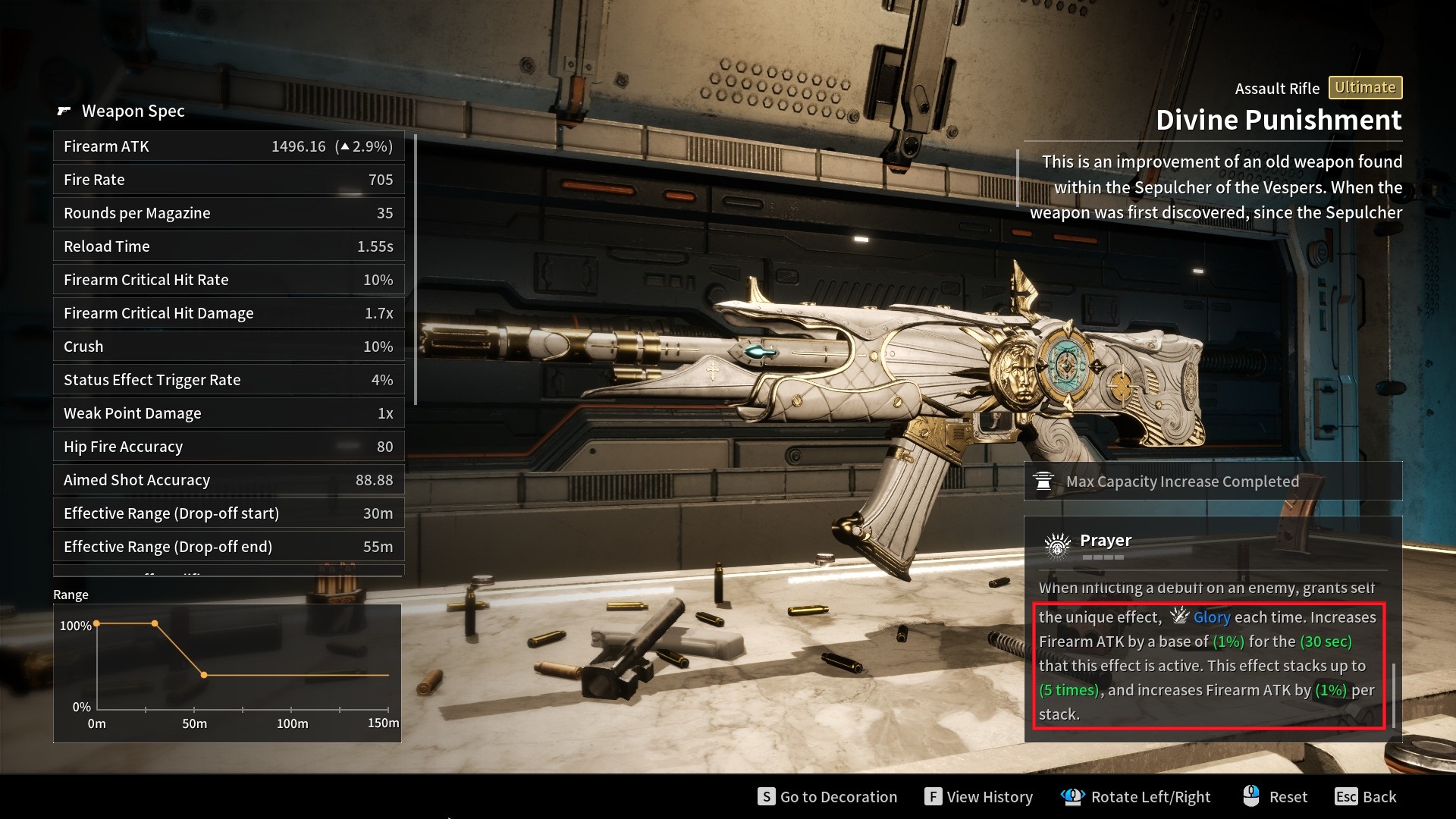The height and width of the screenshot is (819, 1456).
Task: Click the Ultimate rarity tag
Action: 1365,88
